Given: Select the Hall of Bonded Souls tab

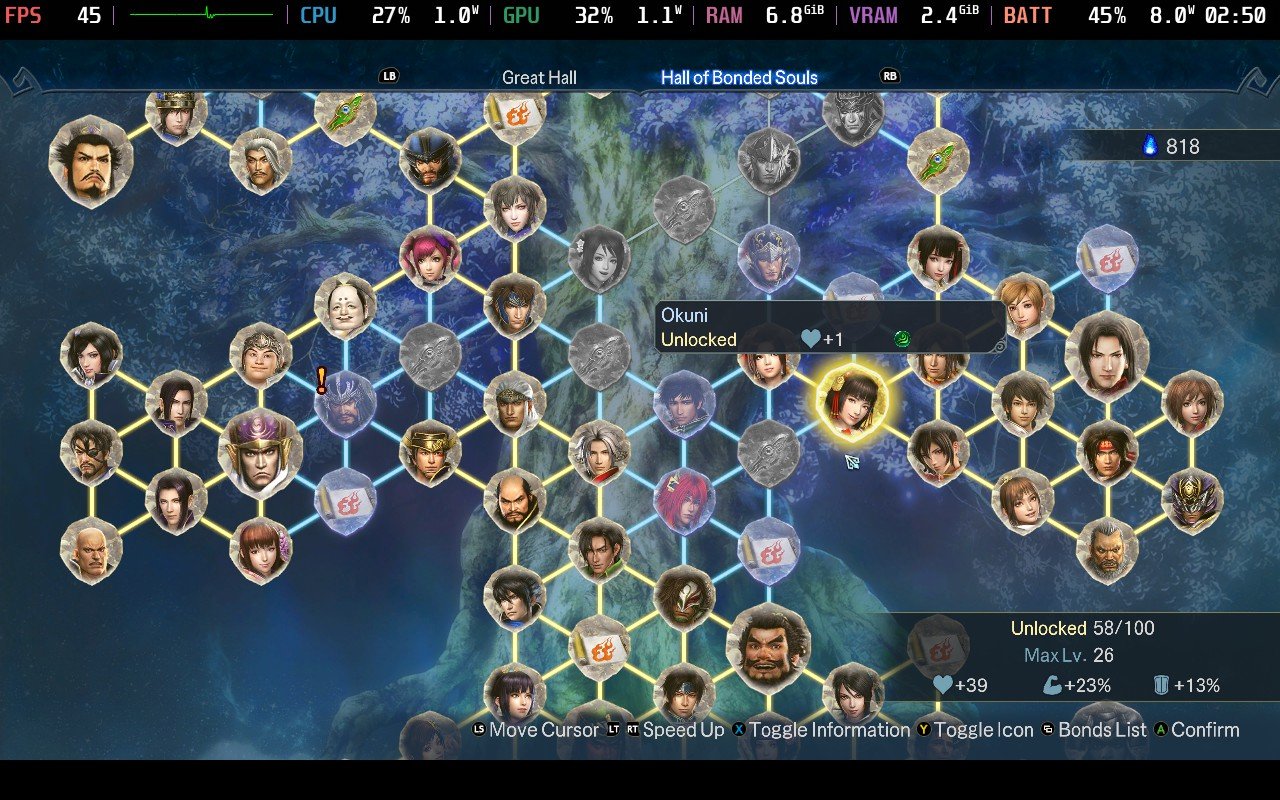Looking at the screenshot, I should pos(740,76).
